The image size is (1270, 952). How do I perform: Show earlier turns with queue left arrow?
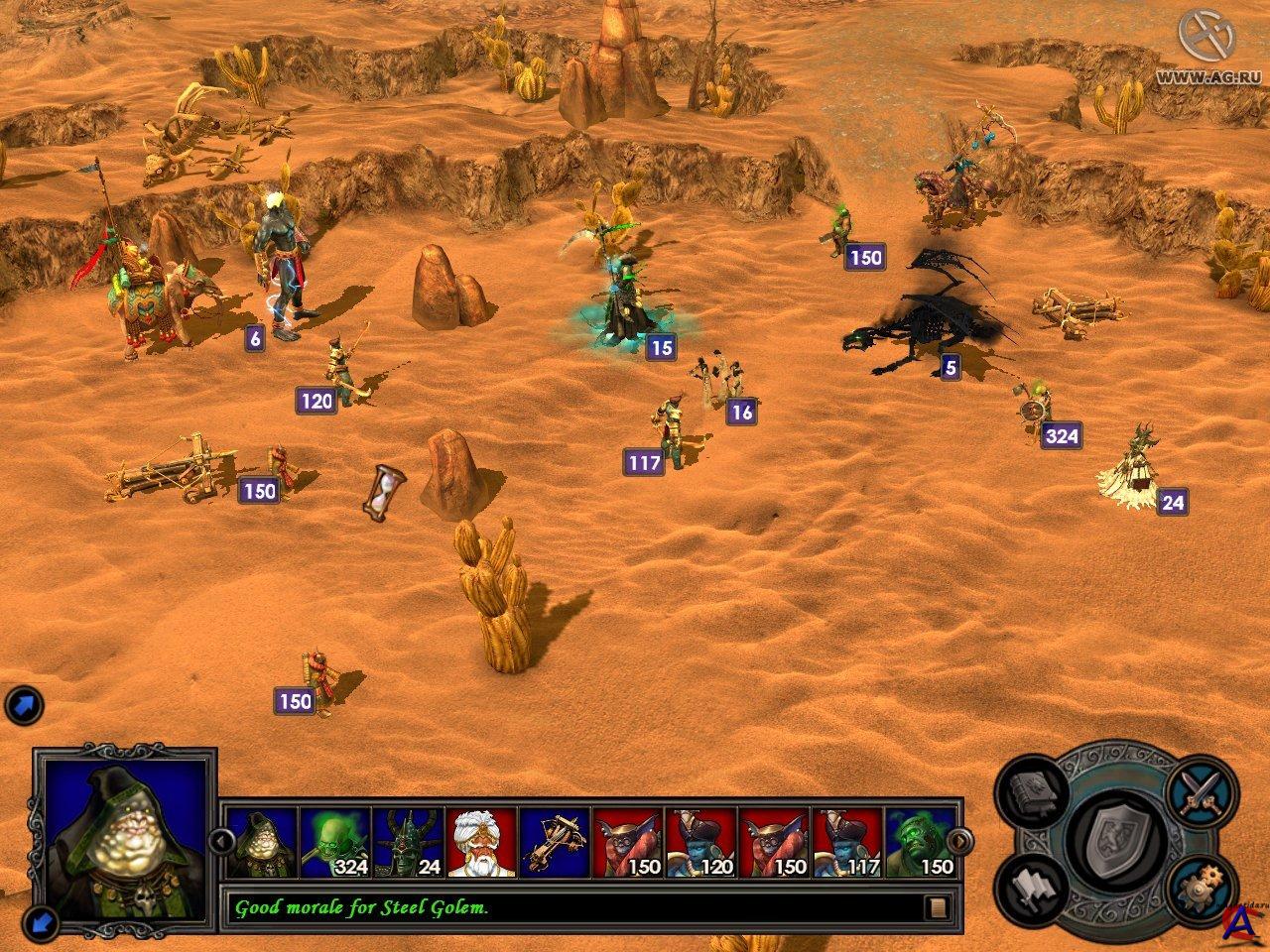pos(222,842)
